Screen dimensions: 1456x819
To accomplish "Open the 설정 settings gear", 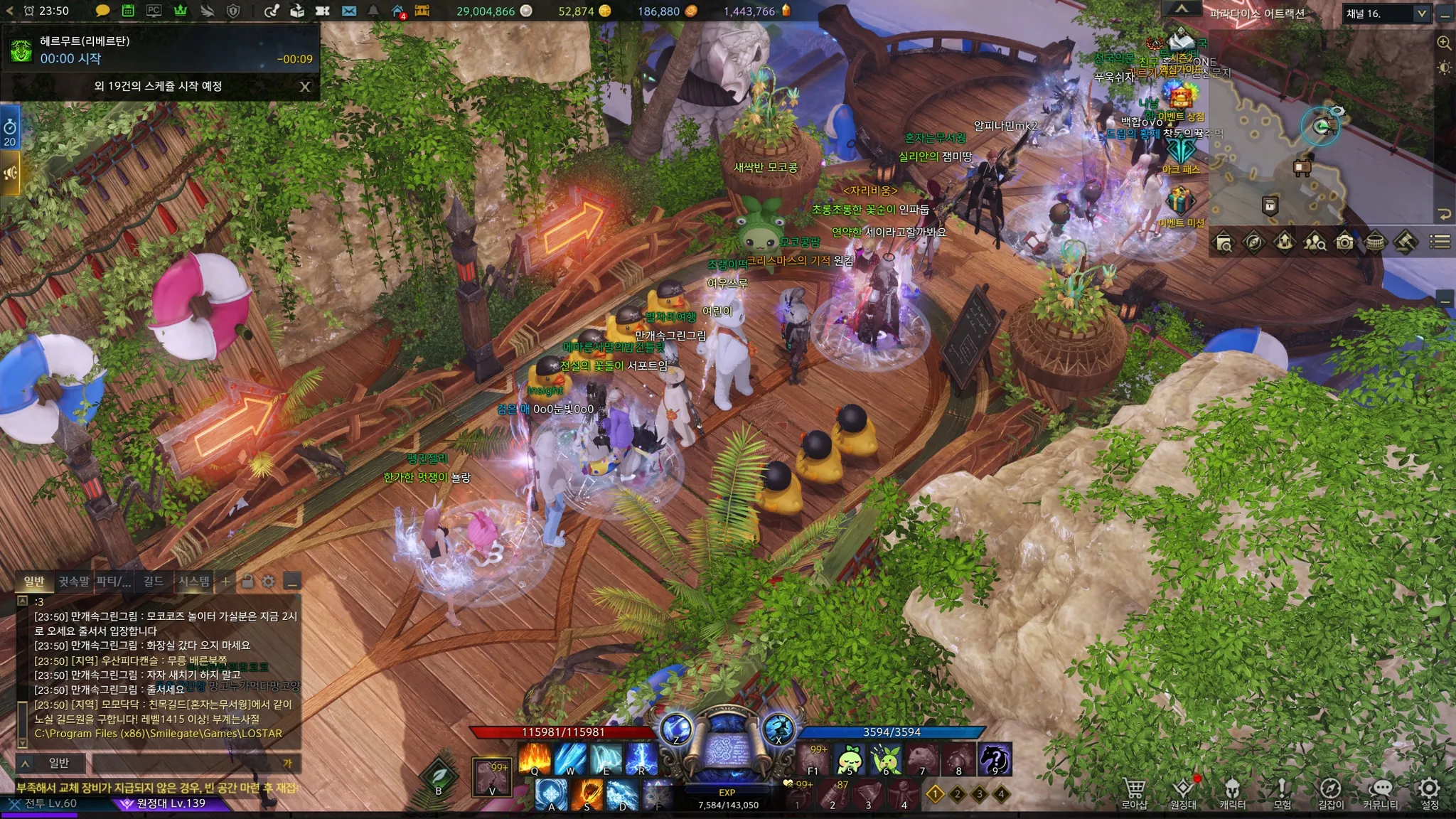I will [1429, 792].
